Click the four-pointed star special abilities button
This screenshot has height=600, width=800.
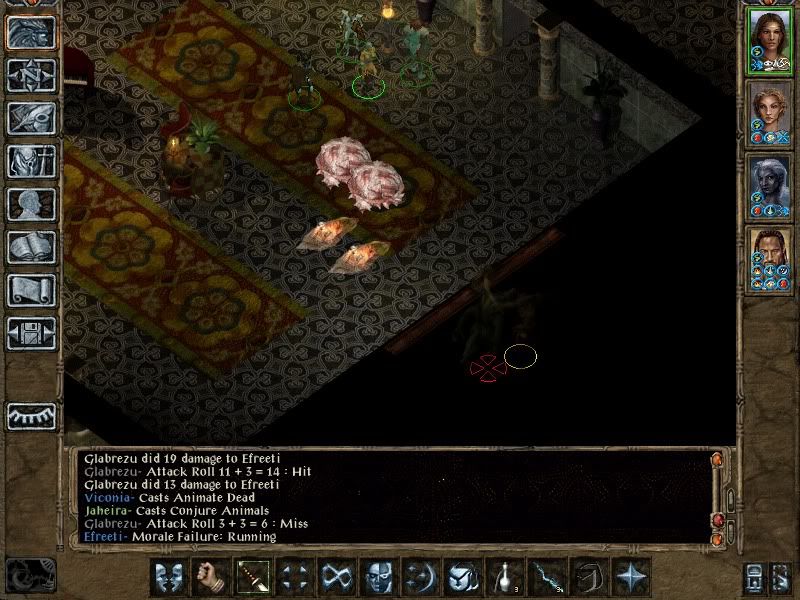(631, 577)
